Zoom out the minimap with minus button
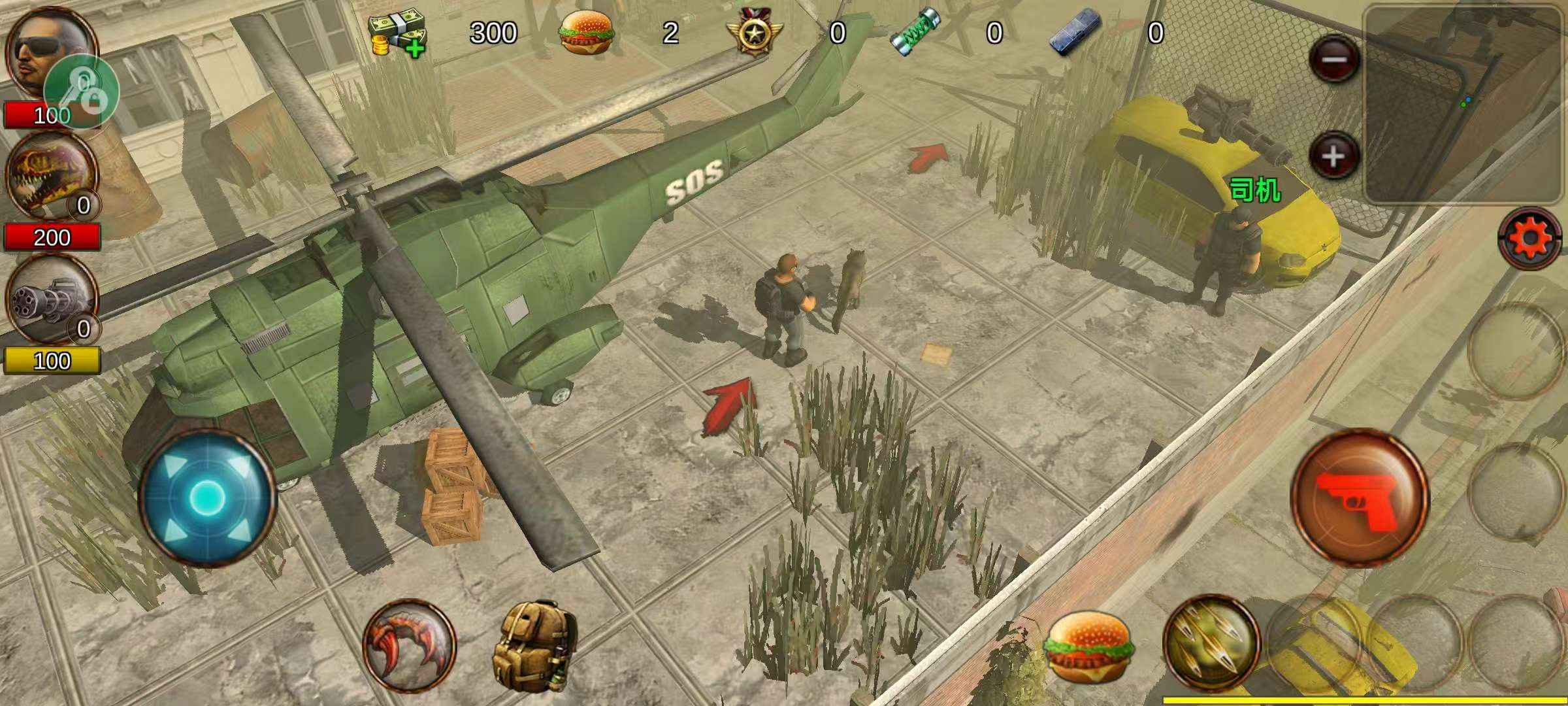This screenshot has height=706, width=1568. pyautogui.click(x=1333, y=60)
